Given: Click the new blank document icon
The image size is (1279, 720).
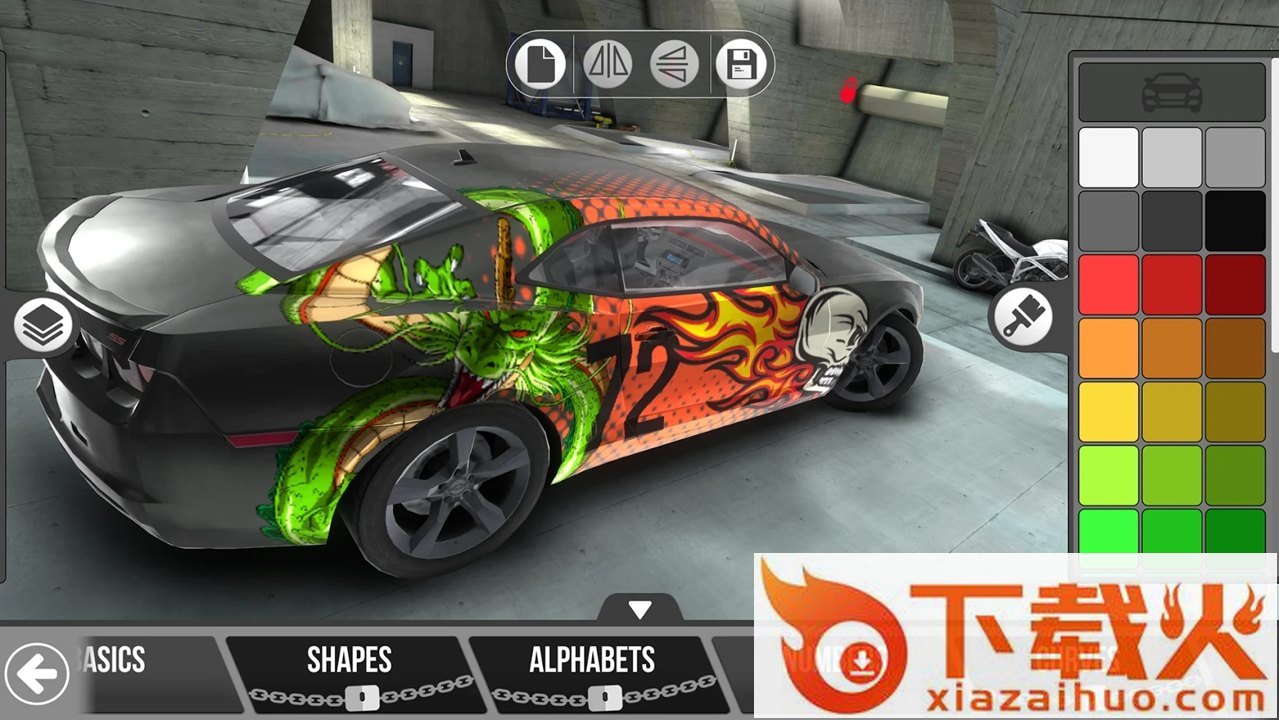Looking at the screenshot, I should [x=541, y=65].
